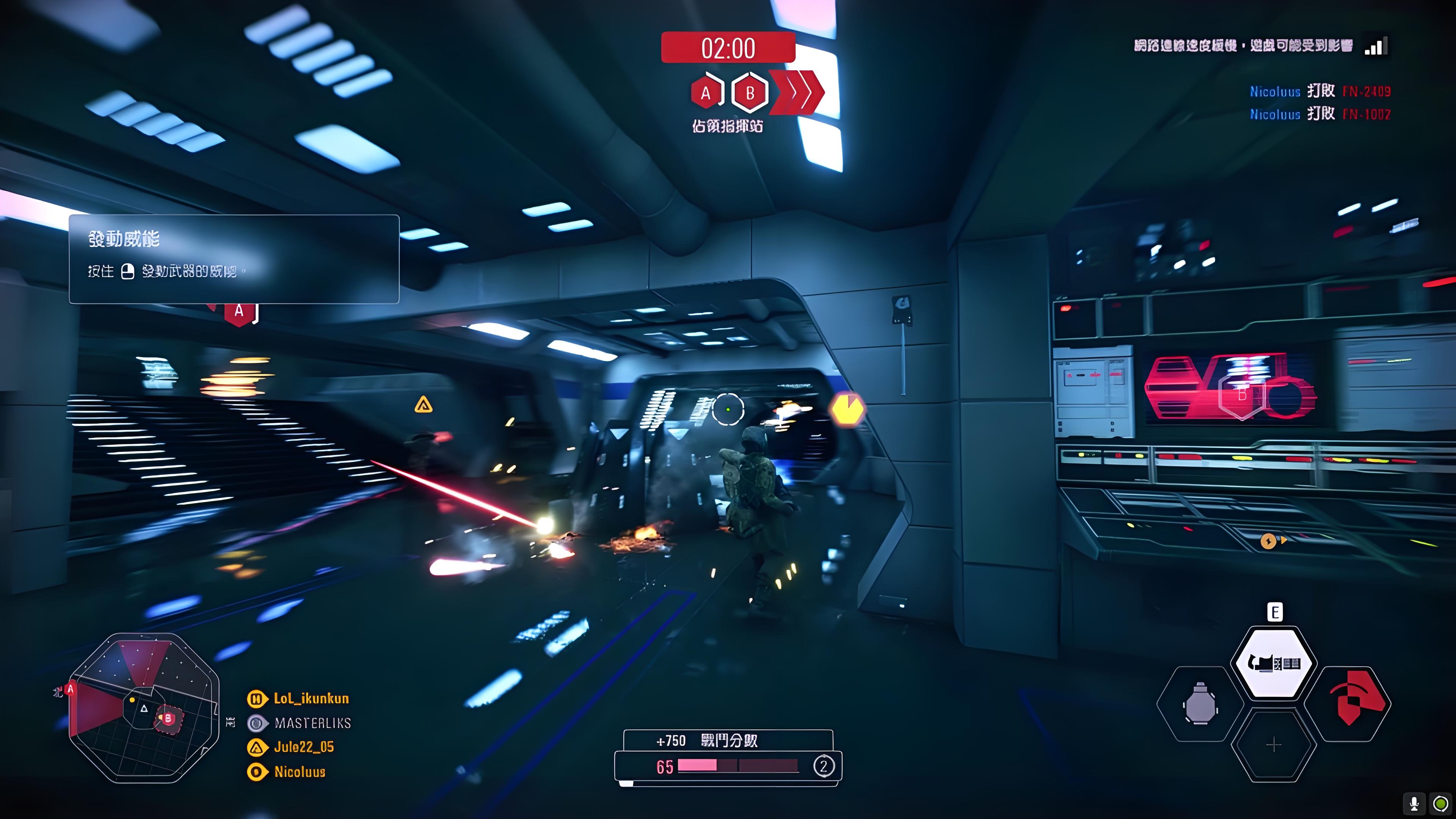Select squad member MASTERLIKS
This screenshot has width=1456, height=819.
point(312,723)
